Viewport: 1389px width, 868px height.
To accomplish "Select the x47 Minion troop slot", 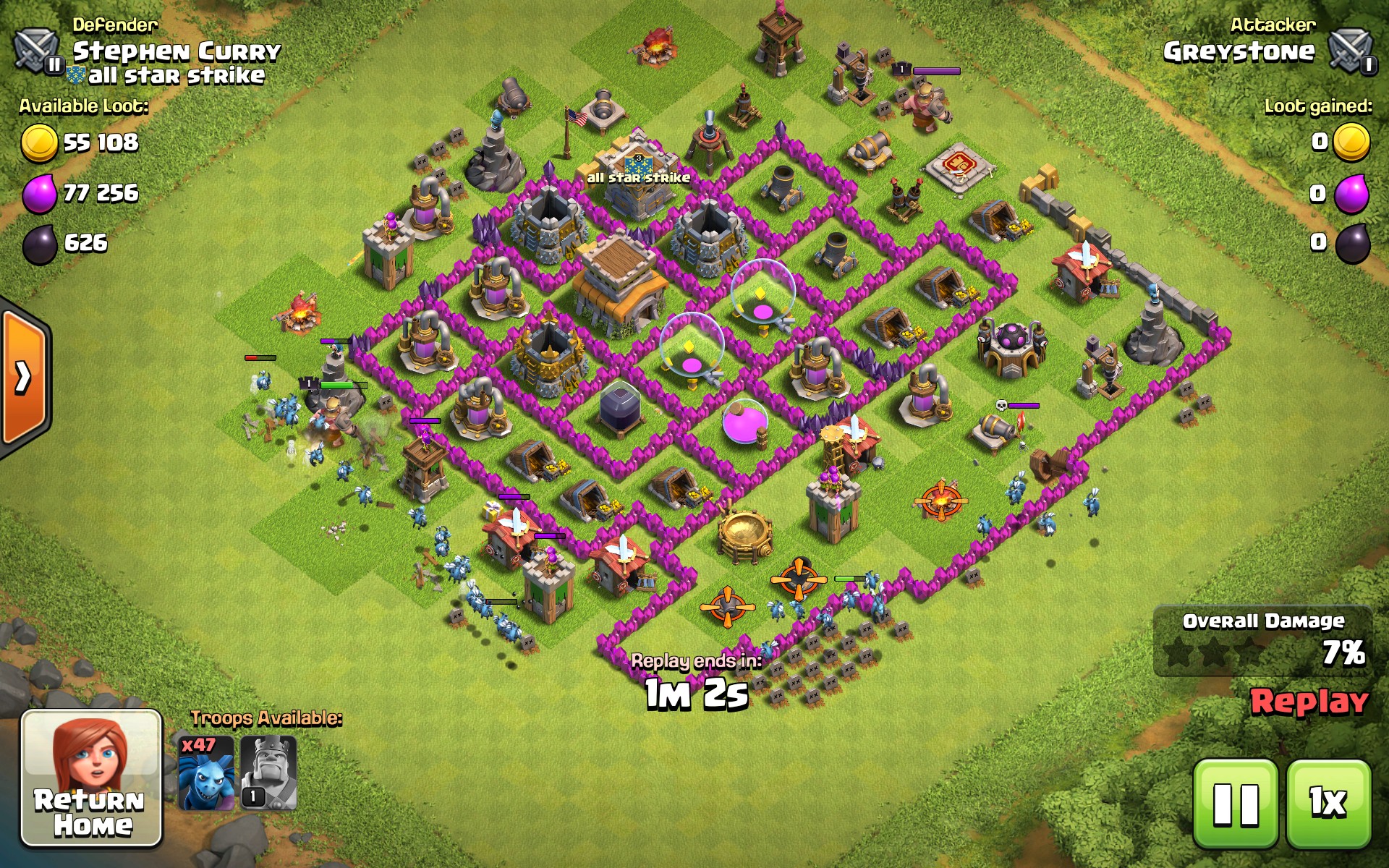I will click(206, 773).
